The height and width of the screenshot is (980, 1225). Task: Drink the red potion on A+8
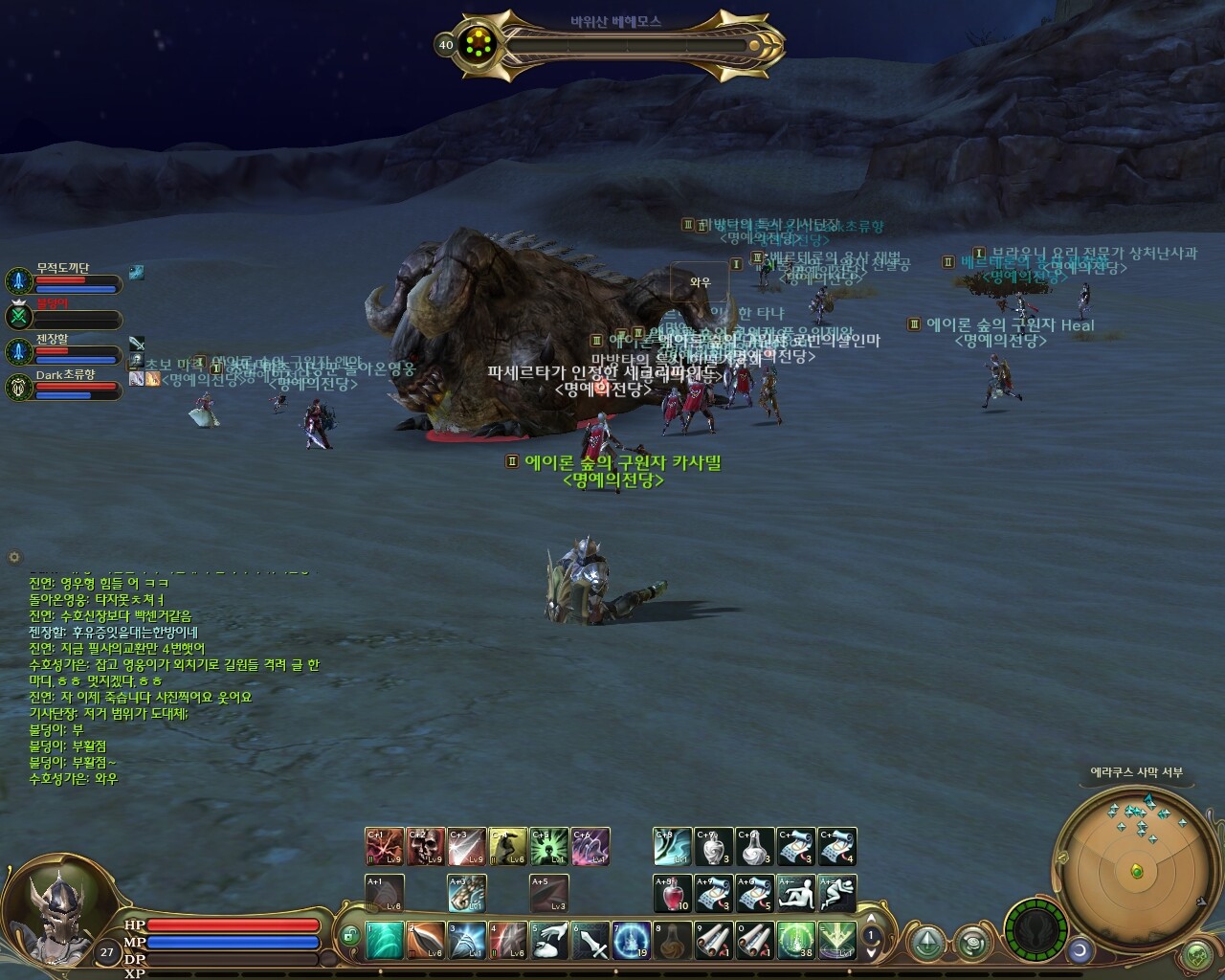(673, 894)
